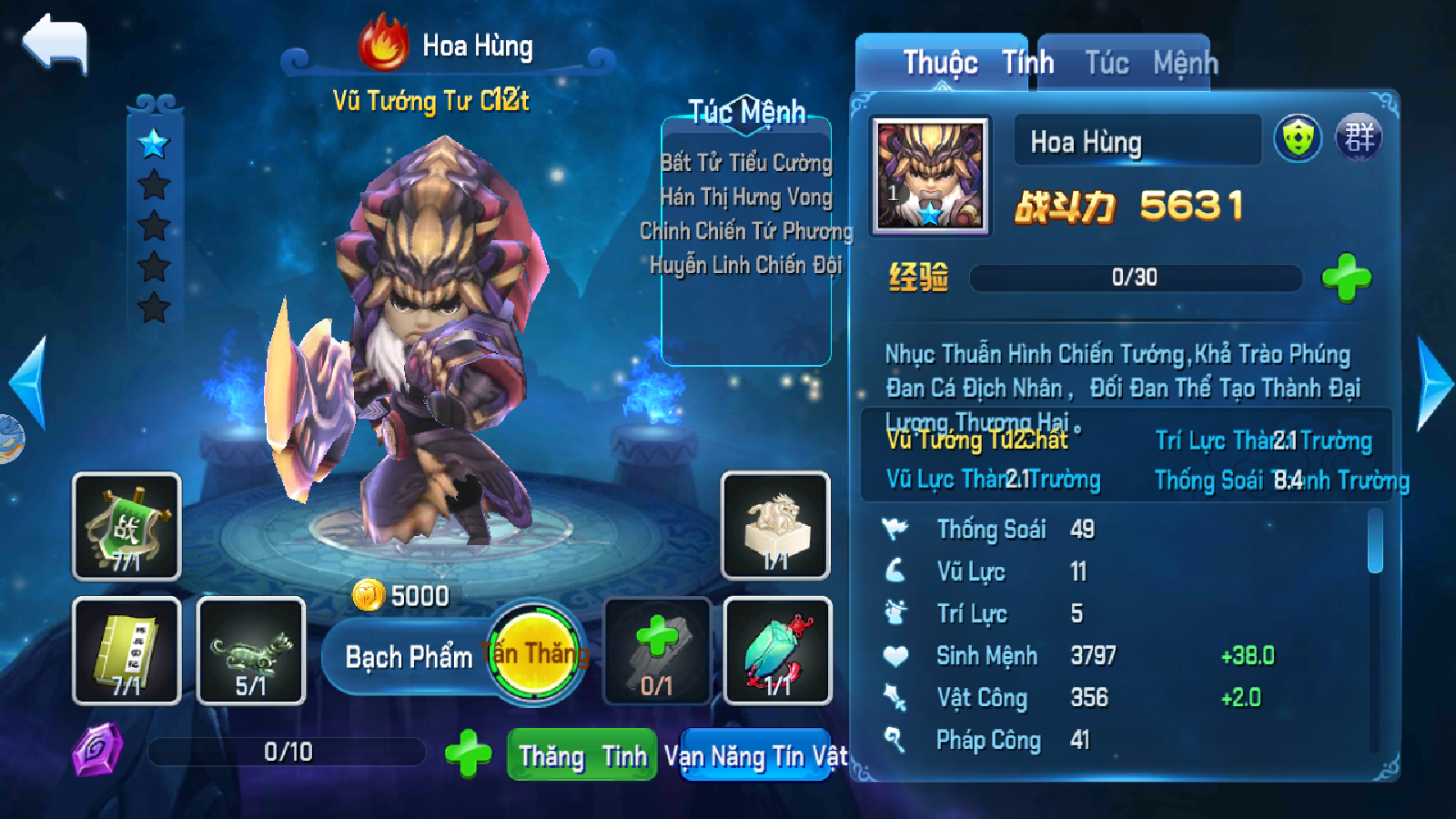Show the previous hero with left arrow
Image resolution: width=1456 pixels, height=819 pixels.
(27, 382)
